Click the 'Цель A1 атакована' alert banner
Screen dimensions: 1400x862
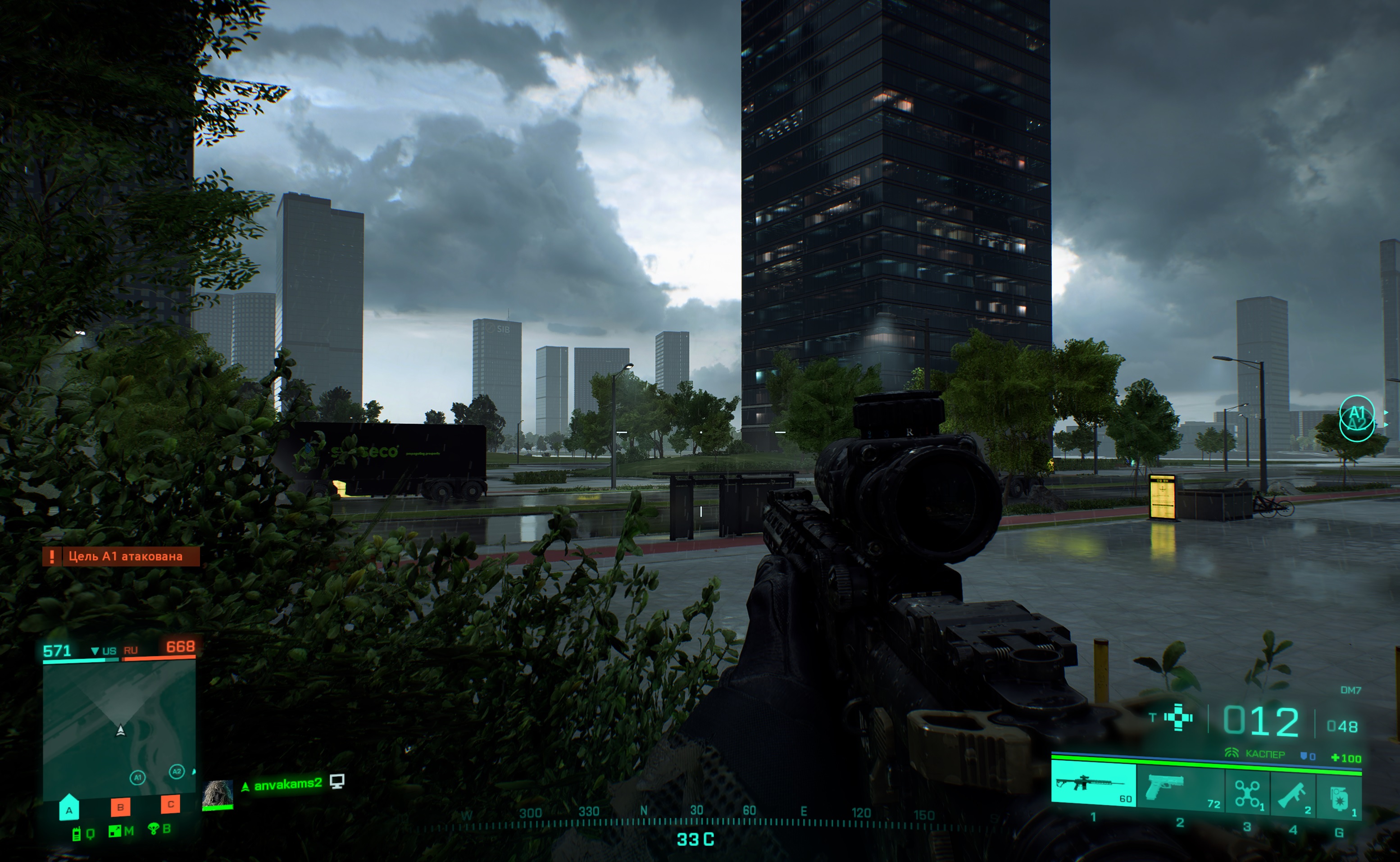click(121, 556)
